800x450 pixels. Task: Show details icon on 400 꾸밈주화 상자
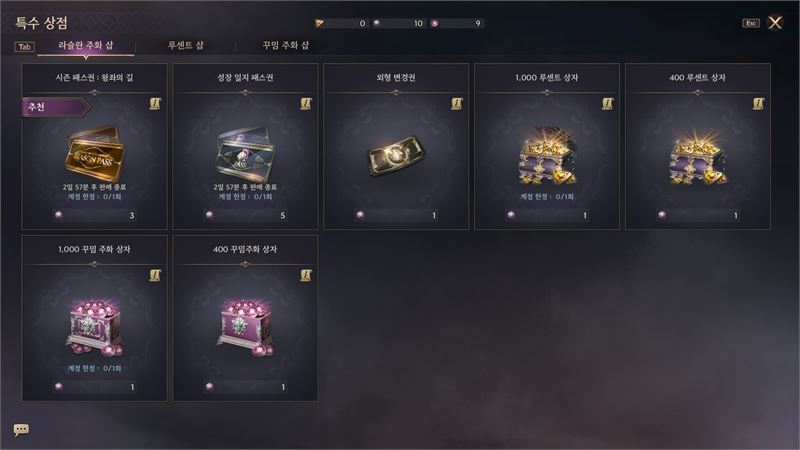(306, 275)
